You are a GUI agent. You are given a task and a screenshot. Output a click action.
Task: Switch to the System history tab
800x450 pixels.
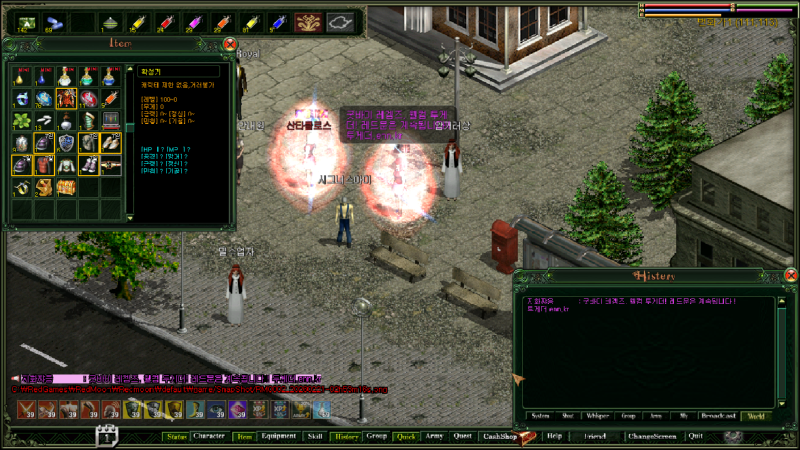coord(540,415)
